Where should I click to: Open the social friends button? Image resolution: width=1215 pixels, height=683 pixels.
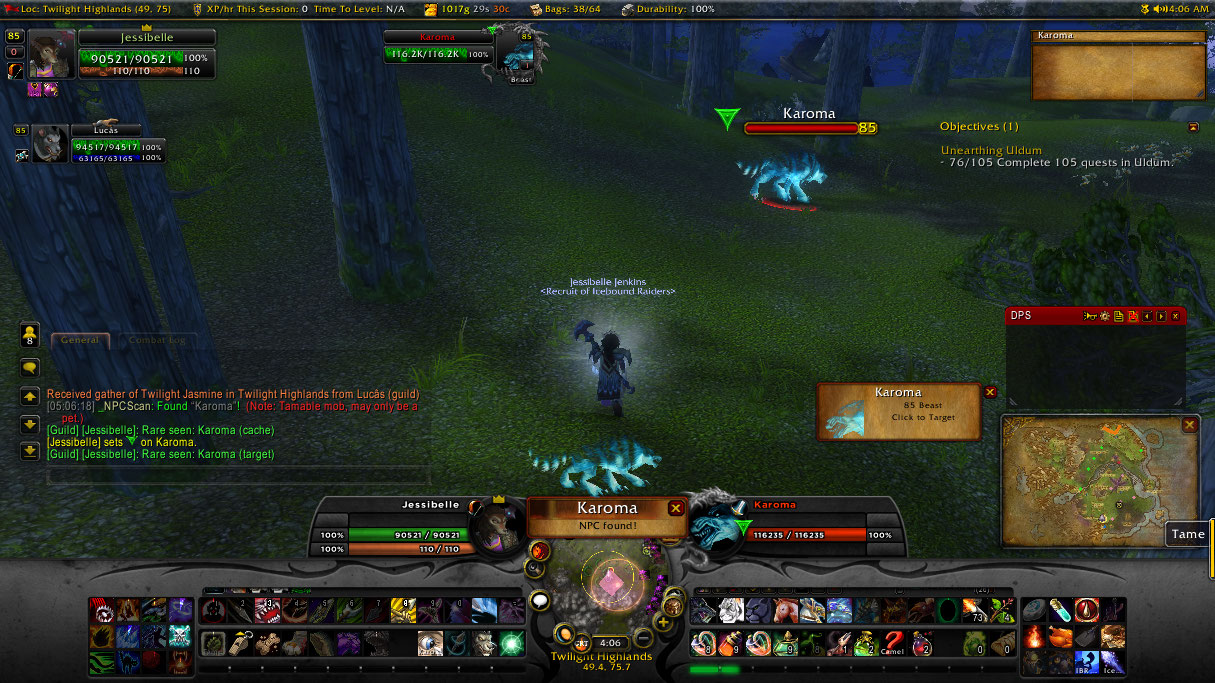pyautogui.click(x=30, y=335)
